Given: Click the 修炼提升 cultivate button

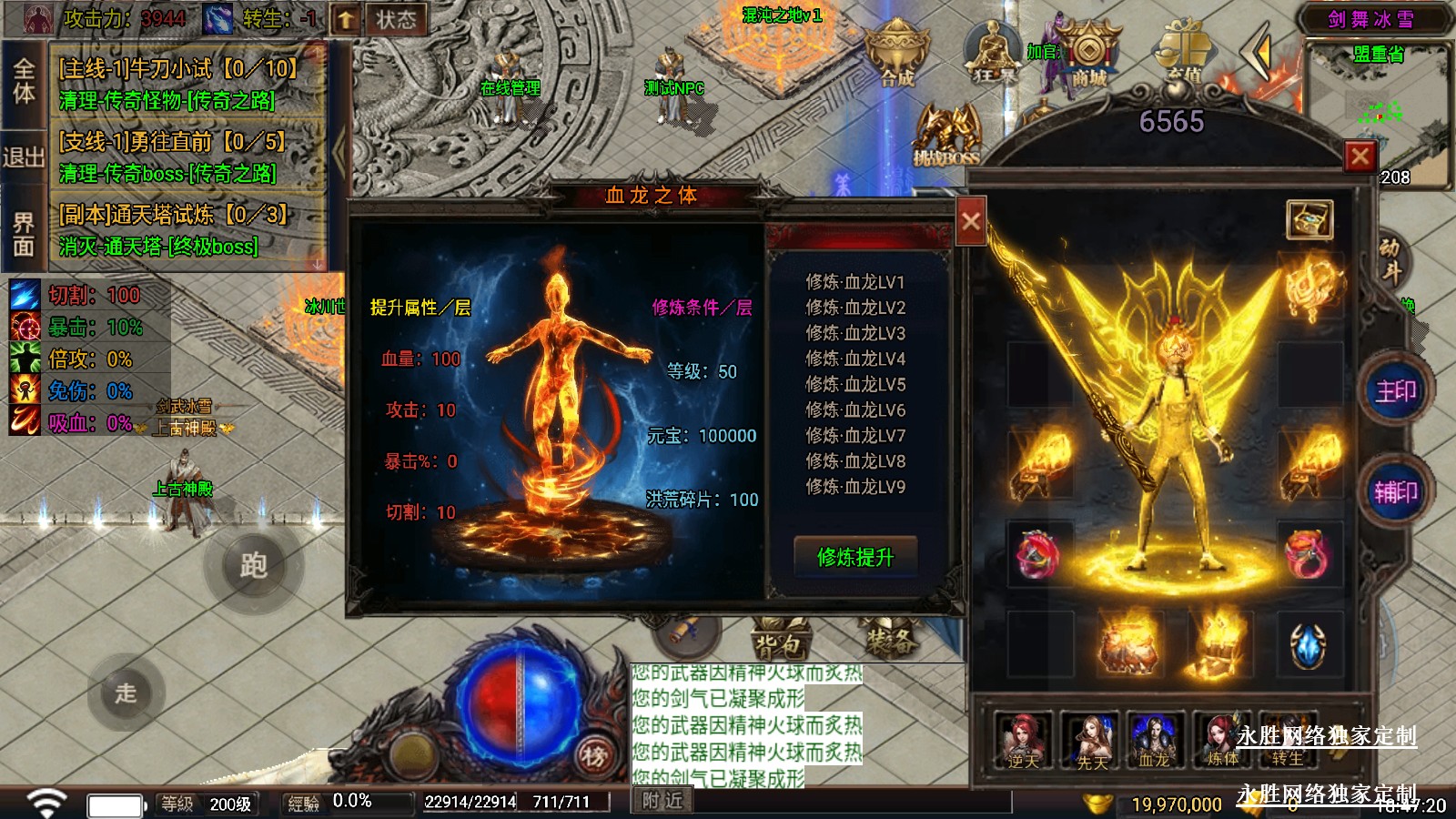Looking at the screenshot, I should pyautogui.click(x=854, y=556).
